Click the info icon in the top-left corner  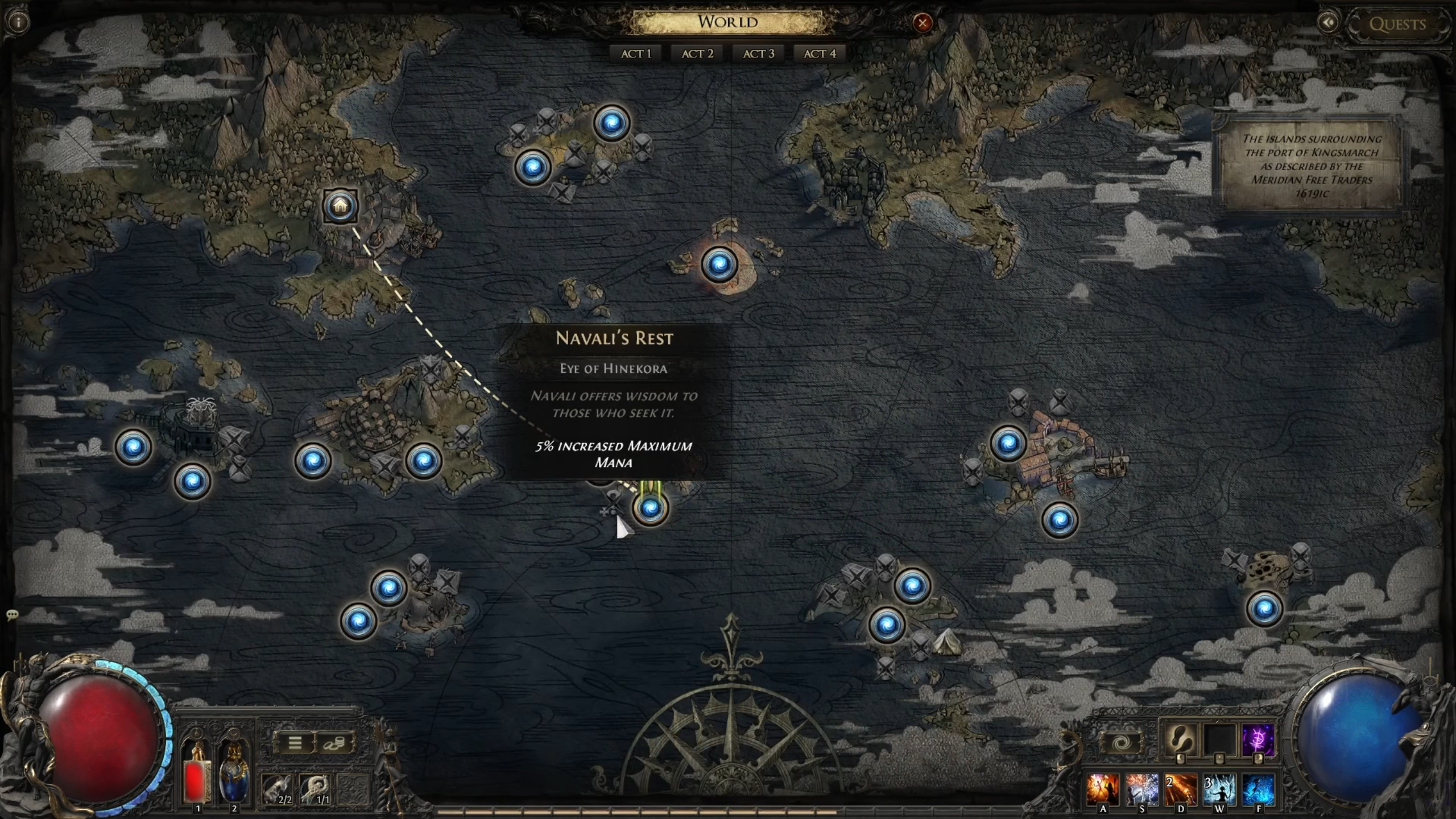[x=17, y=22]
